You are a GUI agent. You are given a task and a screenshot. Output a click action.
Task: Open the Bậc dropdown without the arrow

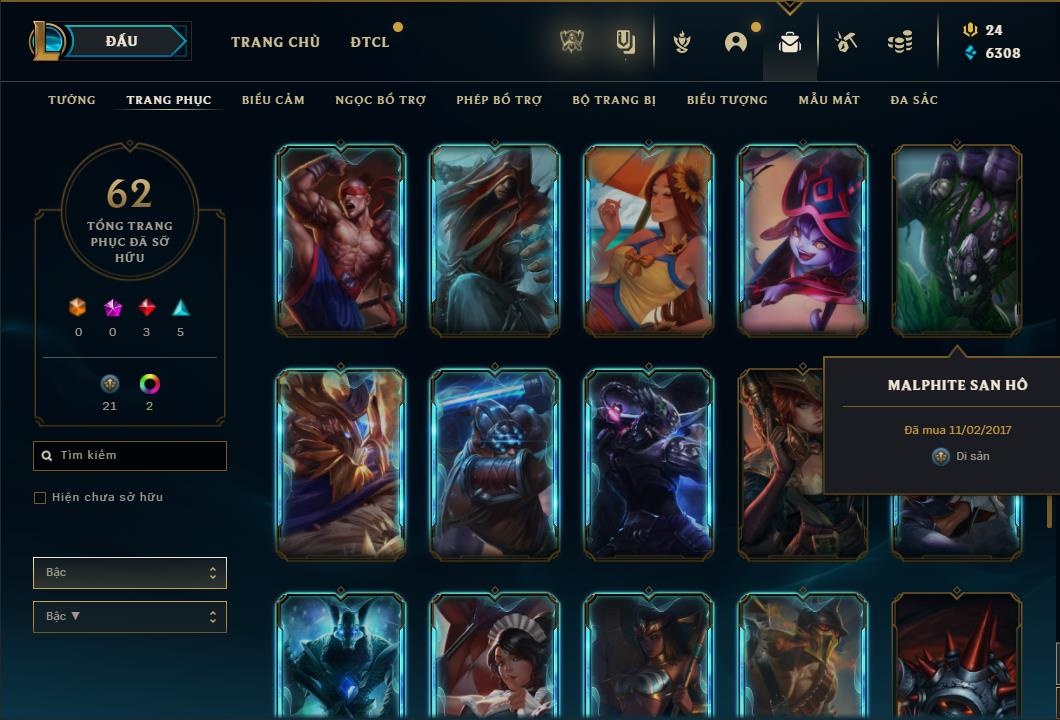pos(130,573)
